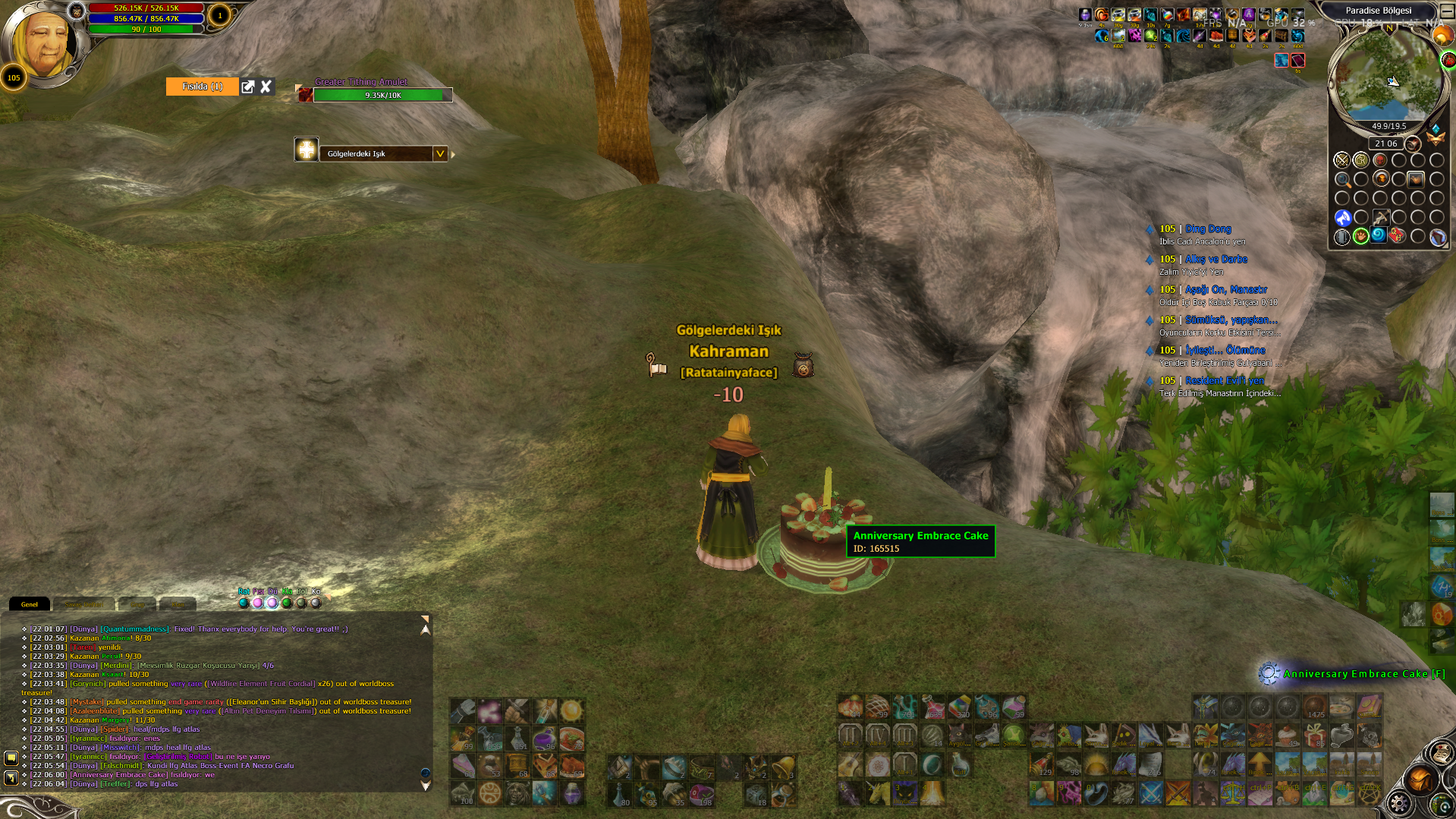The width and height of the screenshot is (1456, 819).
Task: Minimize the Paradise Bölgesi minimap panel
Action: click(1446, 11)
